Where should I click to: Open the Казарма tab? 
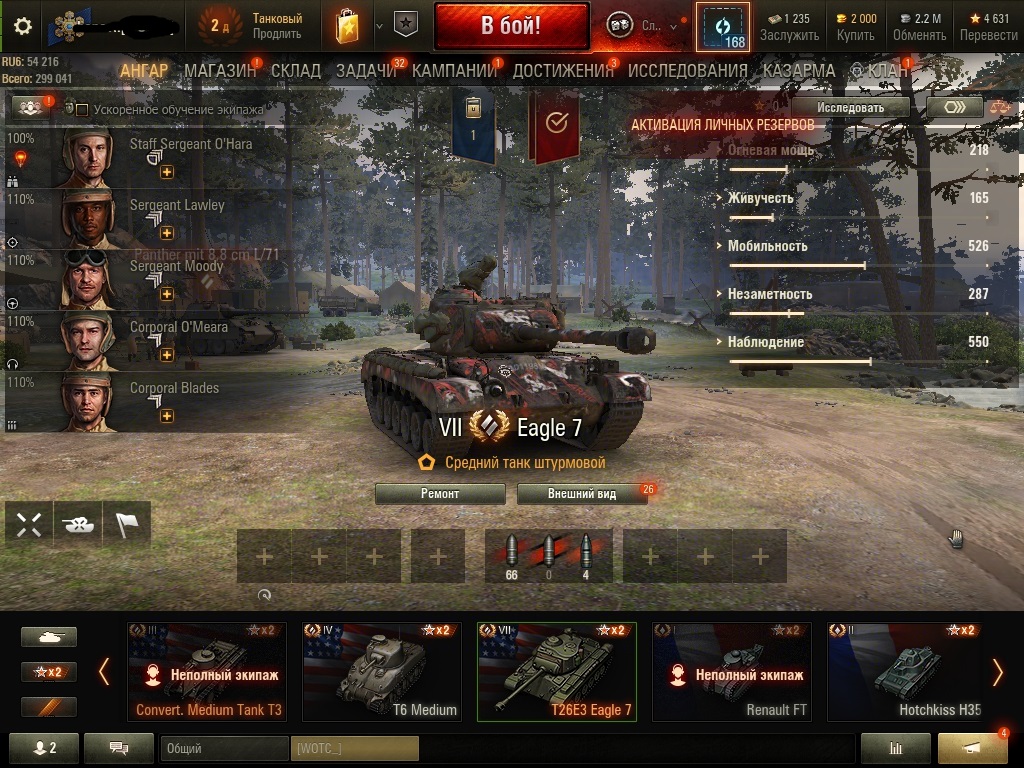(798, 71)
